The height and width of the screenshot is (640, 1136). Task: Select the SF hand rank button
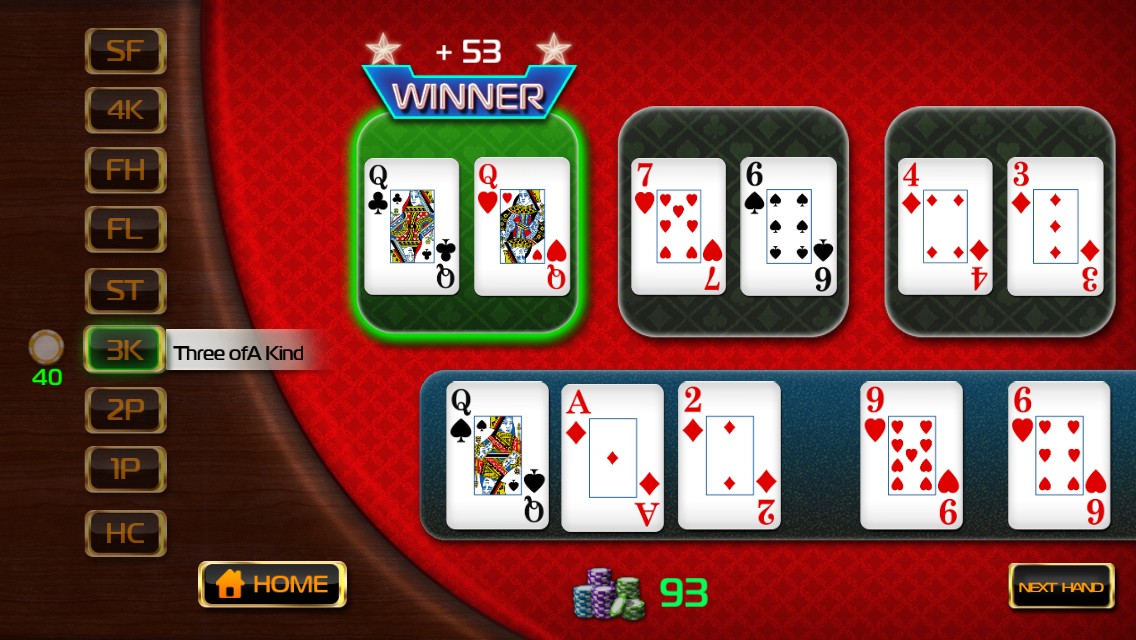(125, 51)
